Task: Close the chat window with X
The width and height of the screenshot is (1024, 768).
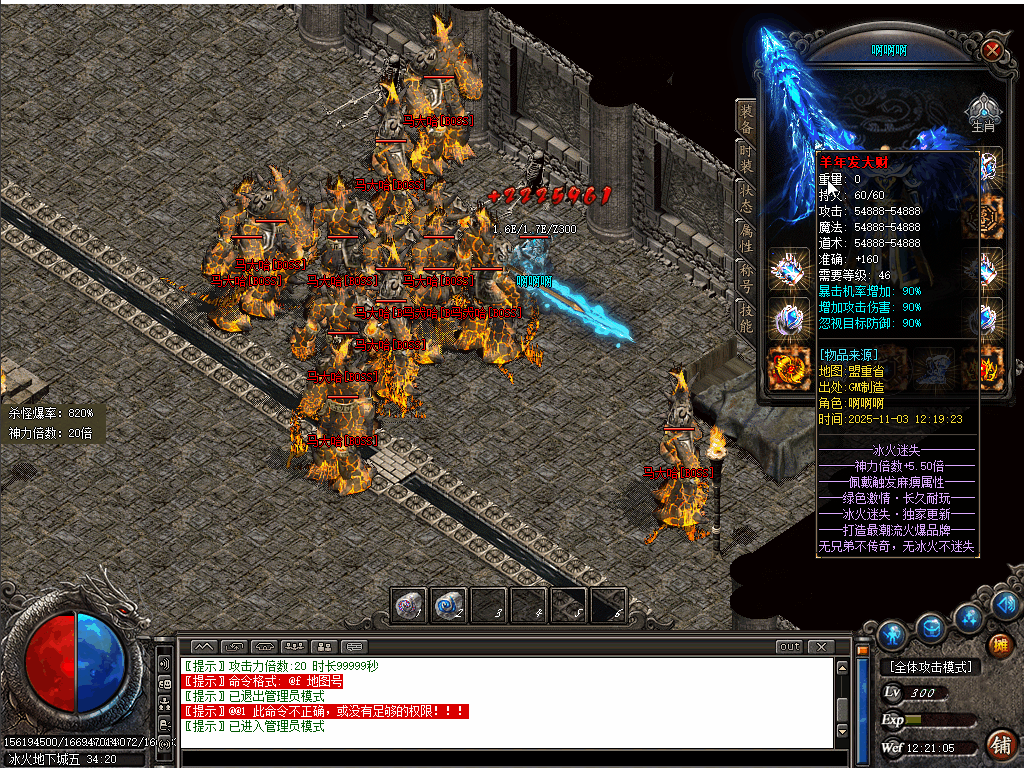Action: 821,647
